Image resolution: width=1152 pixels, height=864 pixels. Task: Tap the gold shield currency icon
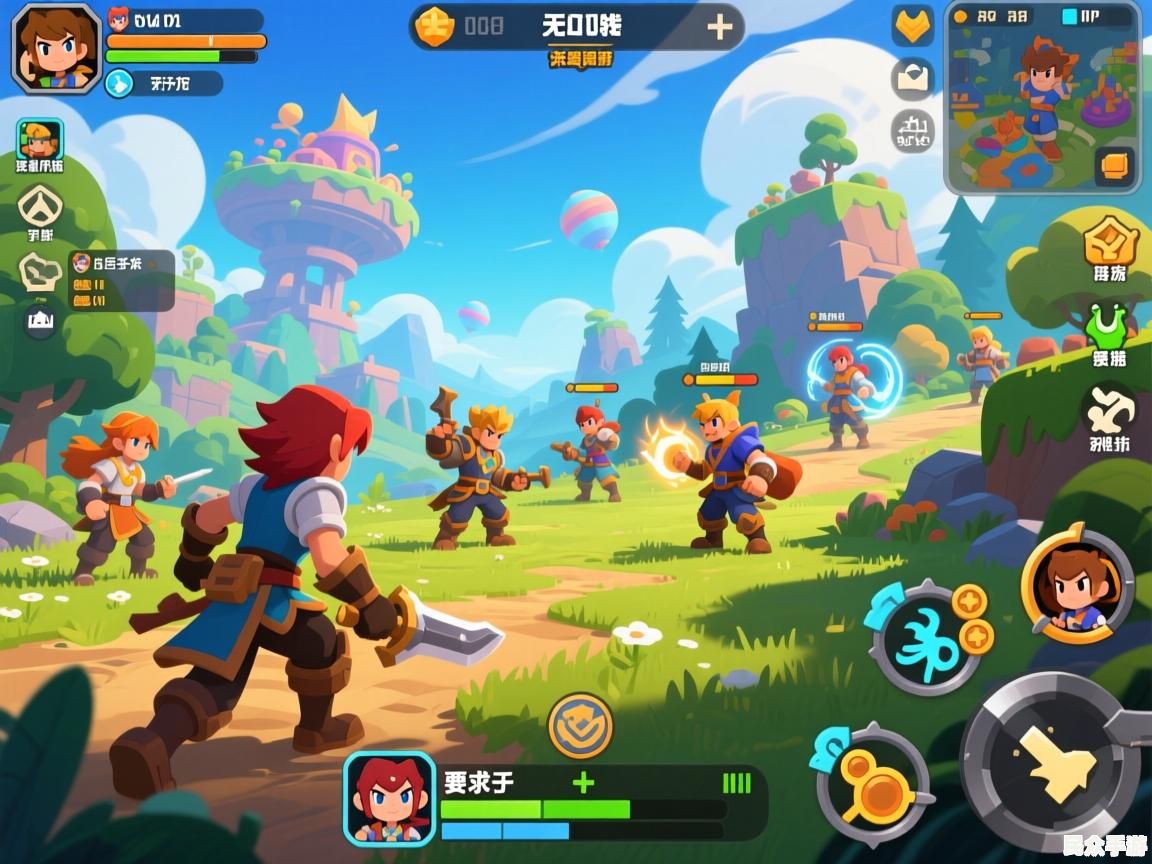click(x=435, y=27)
